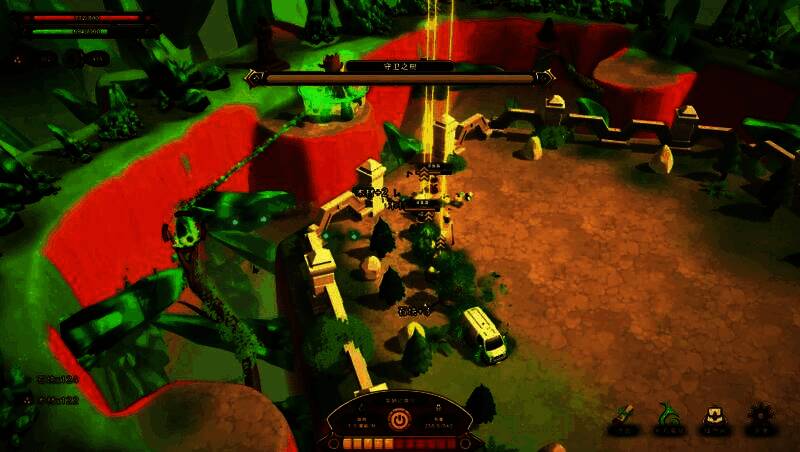Open the gear settings icon
This screenshot has width=800, height=452.
pos(762,417)
